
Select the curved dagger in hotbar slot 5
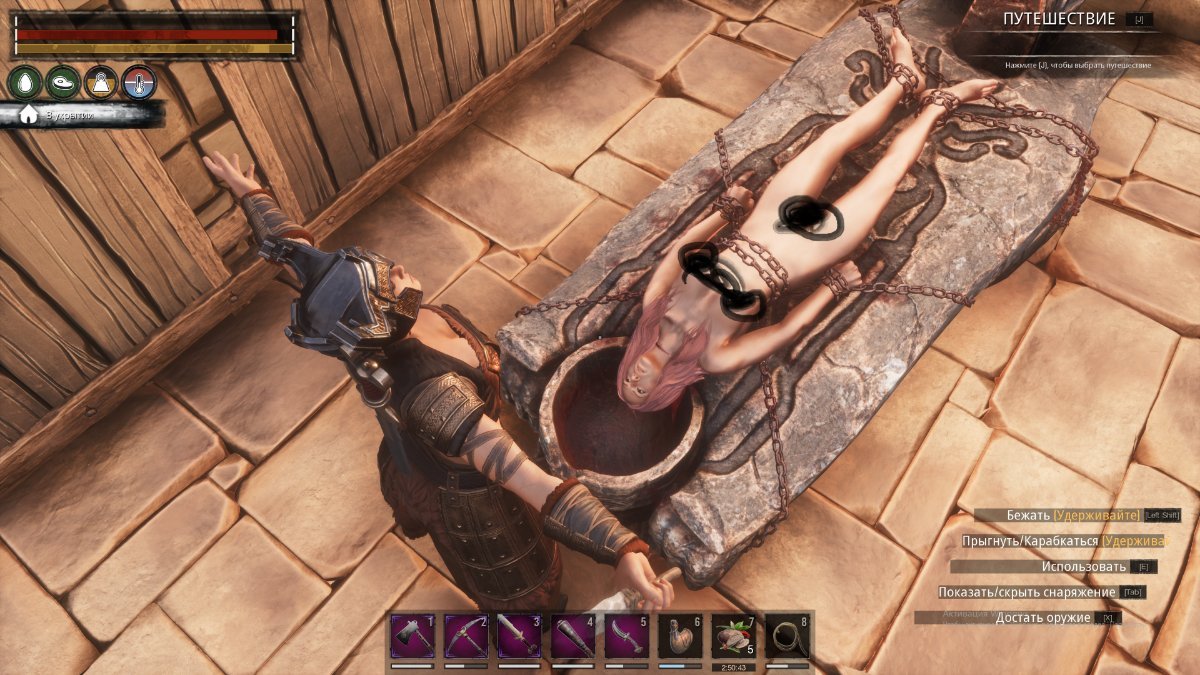[x=626, y=636]
